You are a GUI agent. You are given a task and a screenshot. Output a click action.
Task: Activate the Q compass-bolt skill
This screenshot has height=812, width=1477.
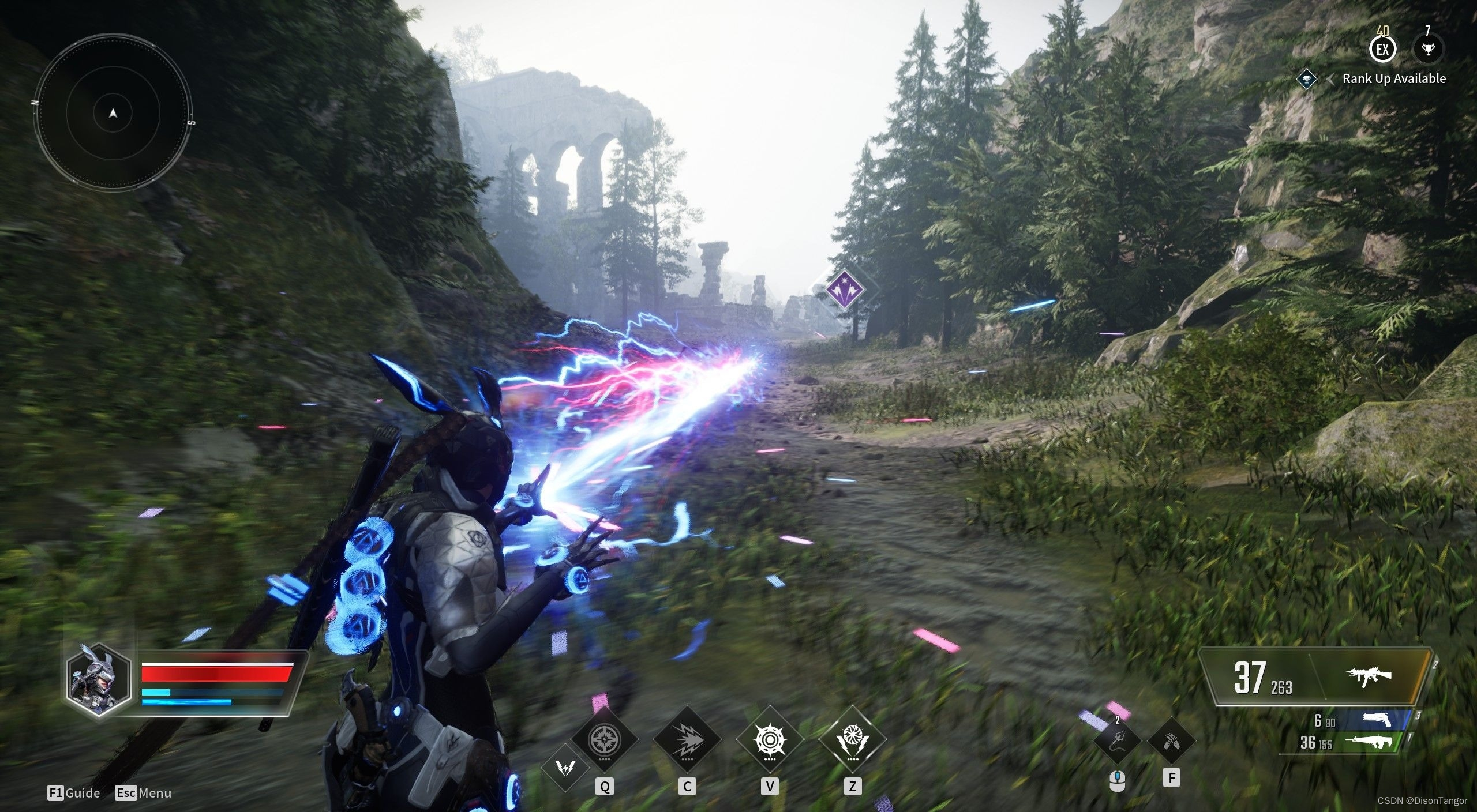pos(604,739)
